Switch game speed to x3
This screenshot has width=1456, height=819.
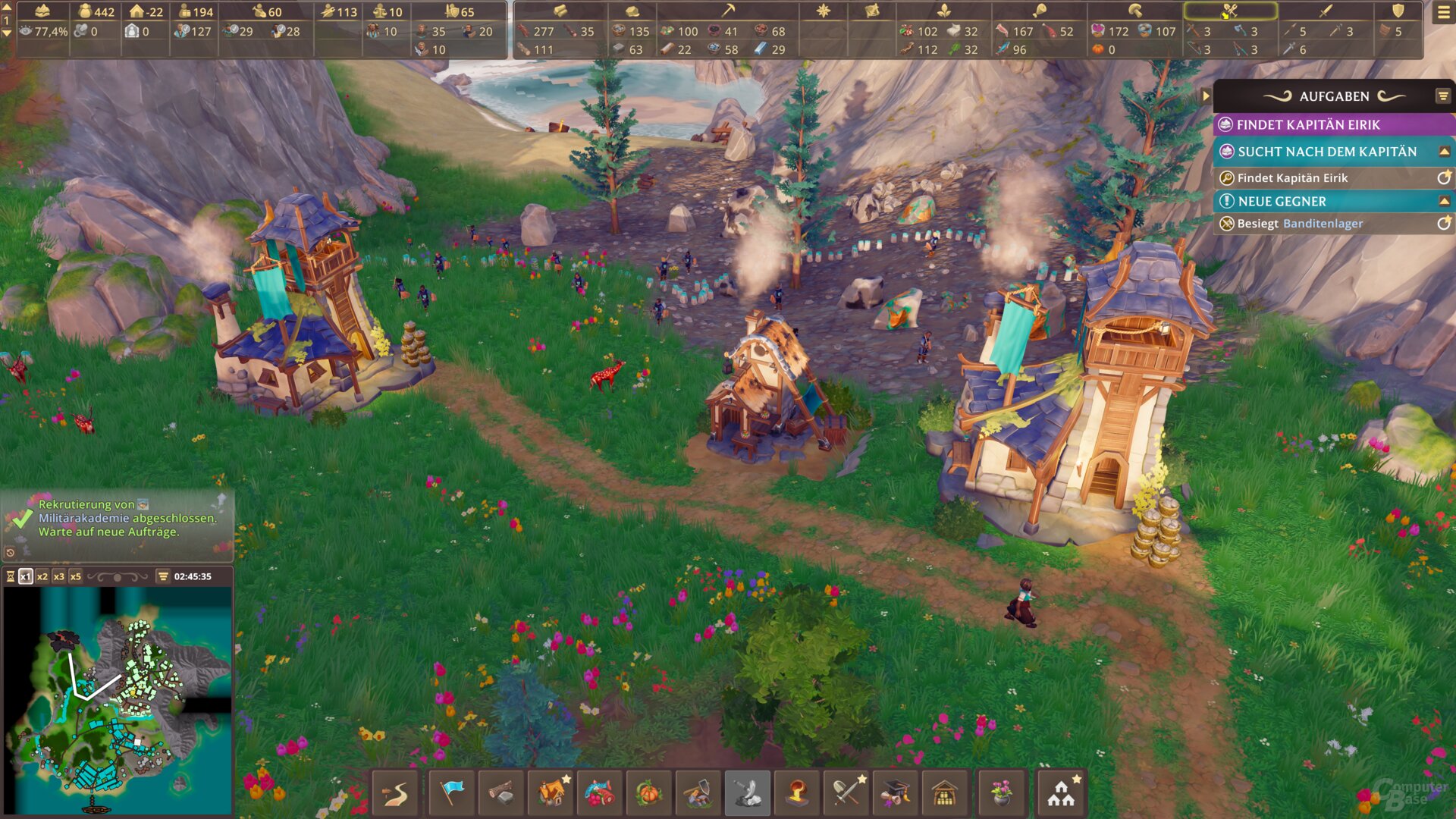tap(59, 576)
